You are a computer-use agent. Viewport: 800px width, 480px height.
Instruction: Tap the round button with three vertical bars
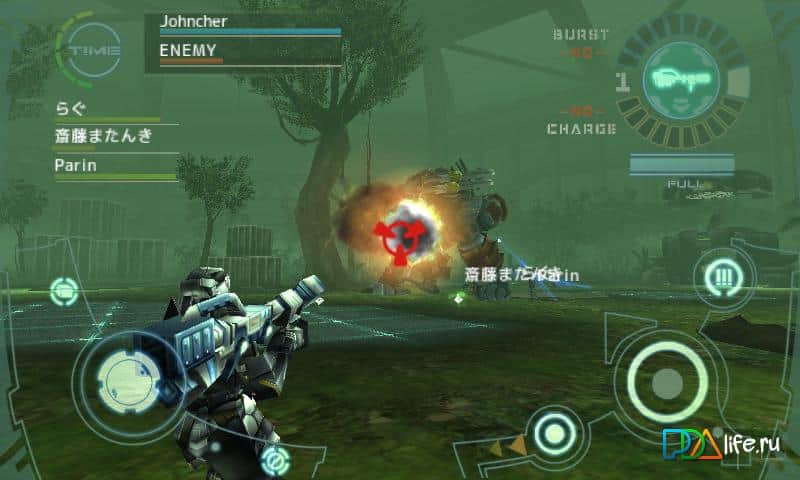[x=717, y=275]
